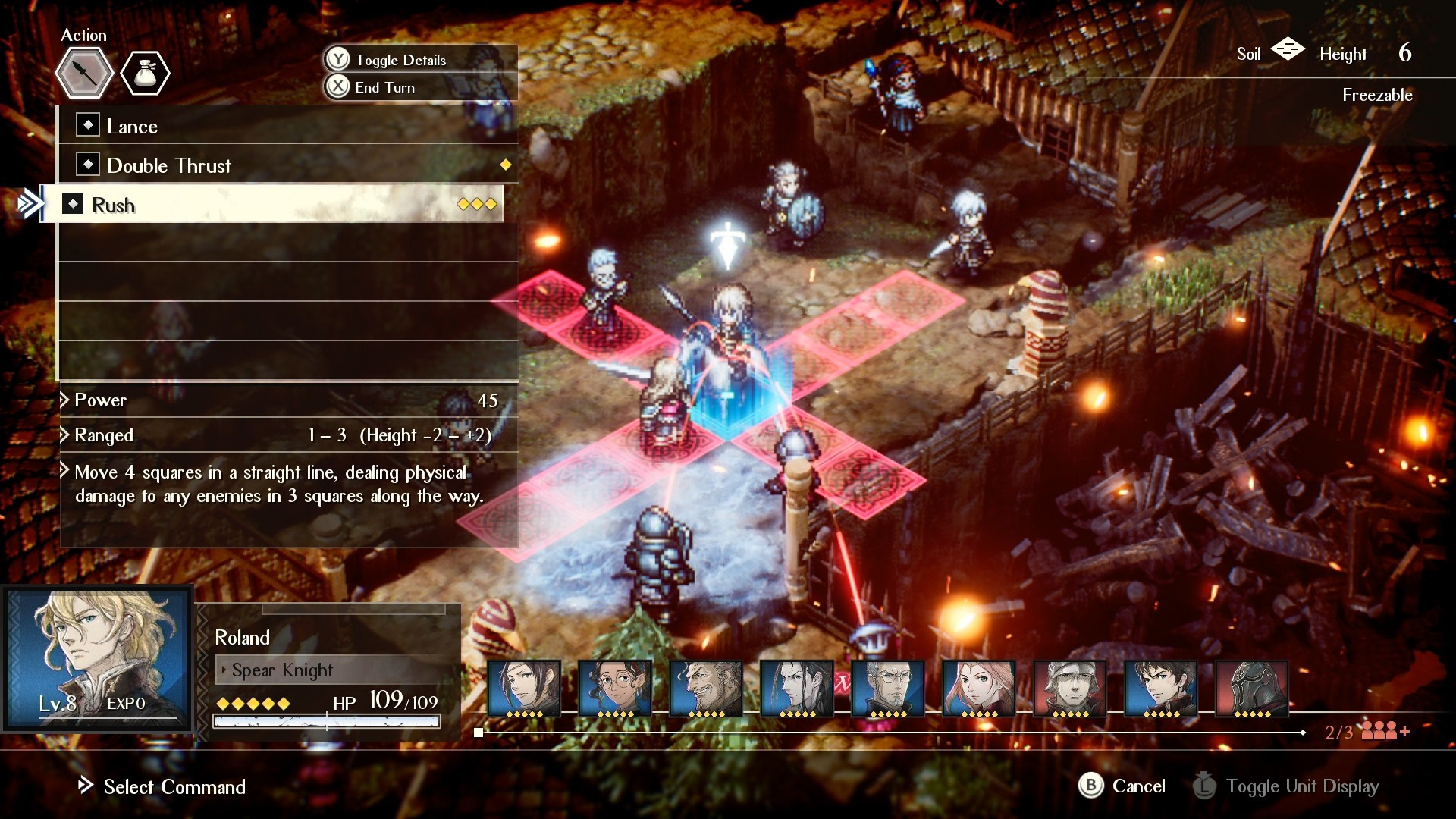Open the item pouch icon
1456x819 pixels.
(145, 72)
